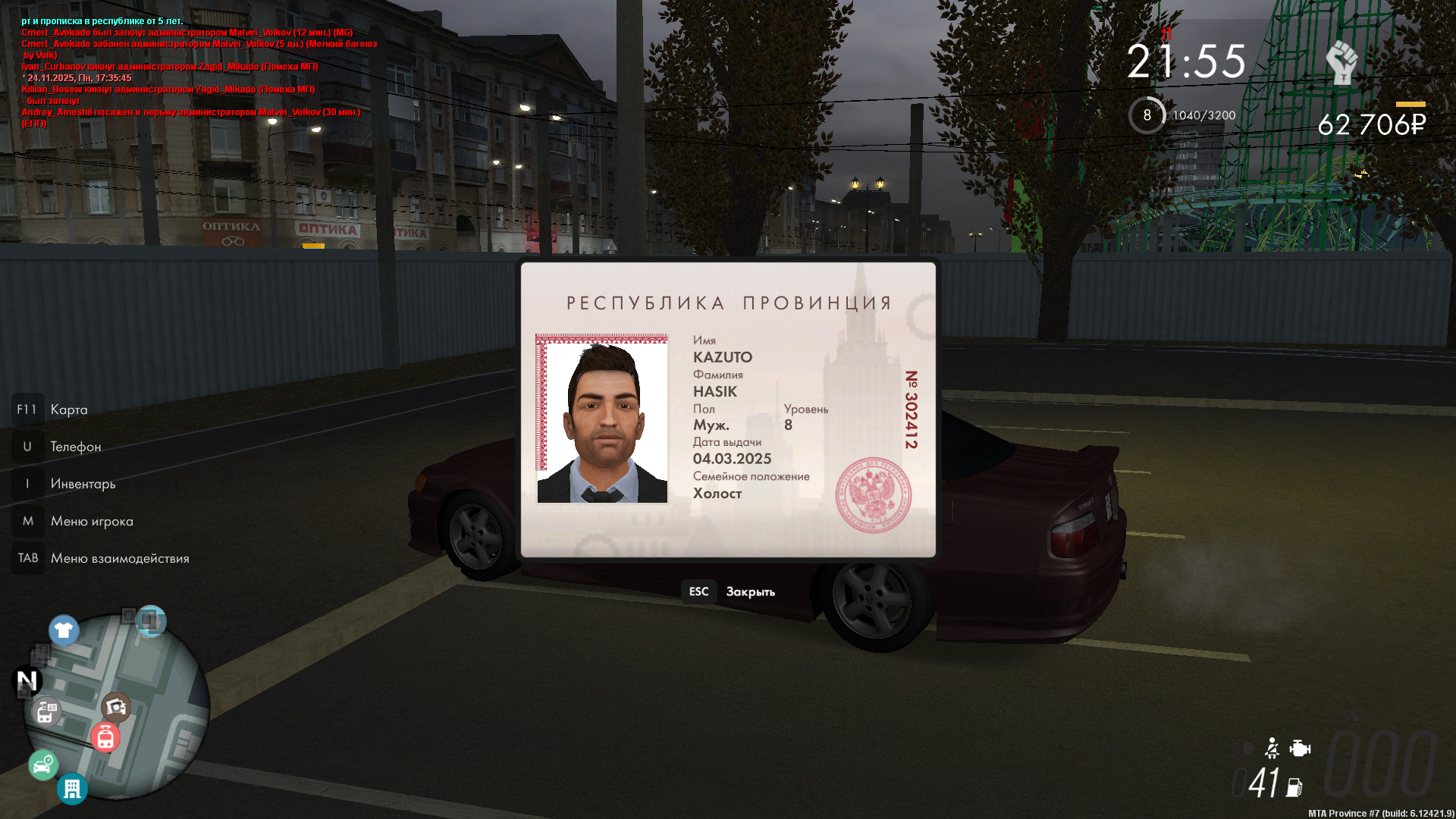Select the red tram stop marker

(105, 736)
